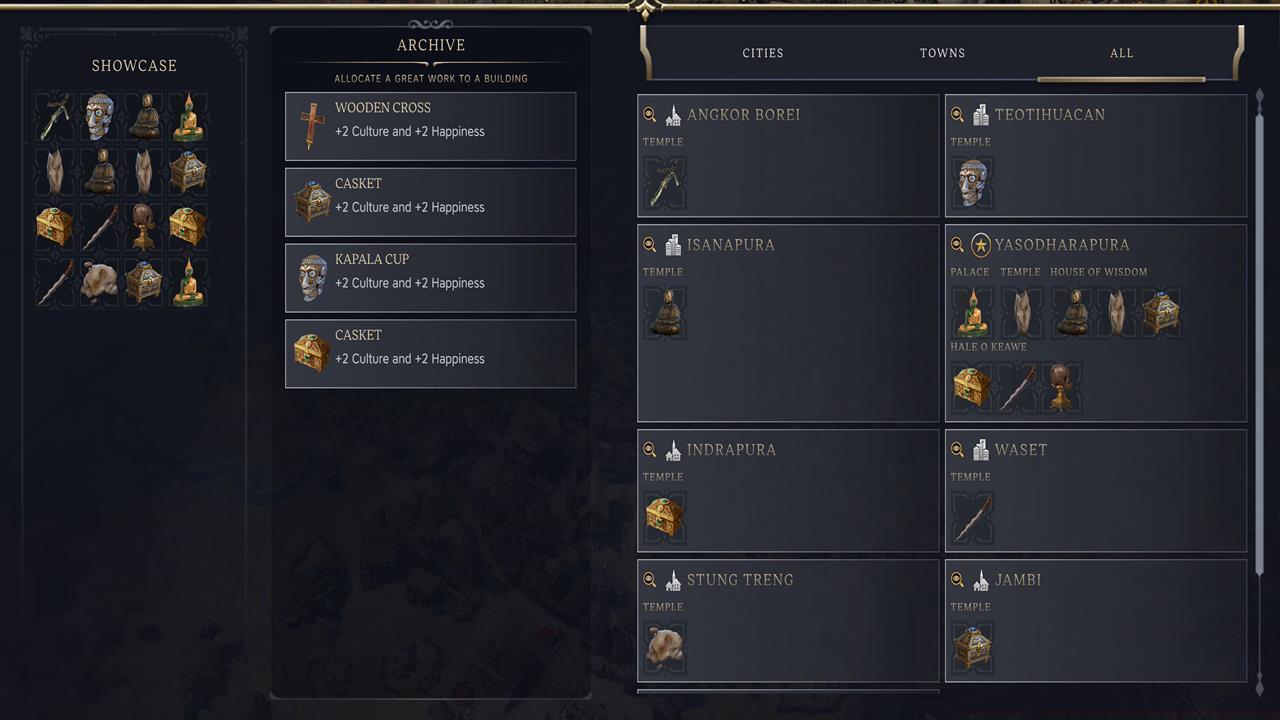Click the skull thumbnail in Stung Treng's Temple slot
Screen dimensions: 1280x720
664,647
